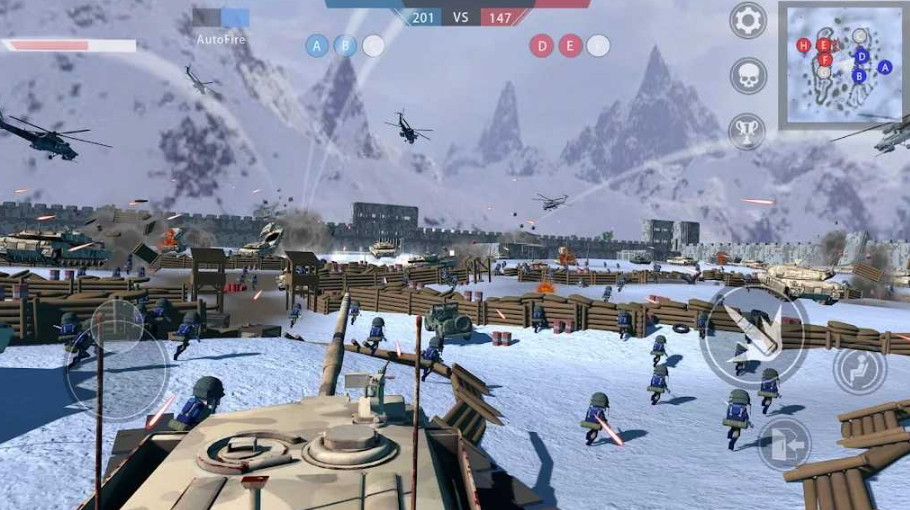910x510 pixels.
Task: Toggle the AutoFire switch
Action: (221, 18)
